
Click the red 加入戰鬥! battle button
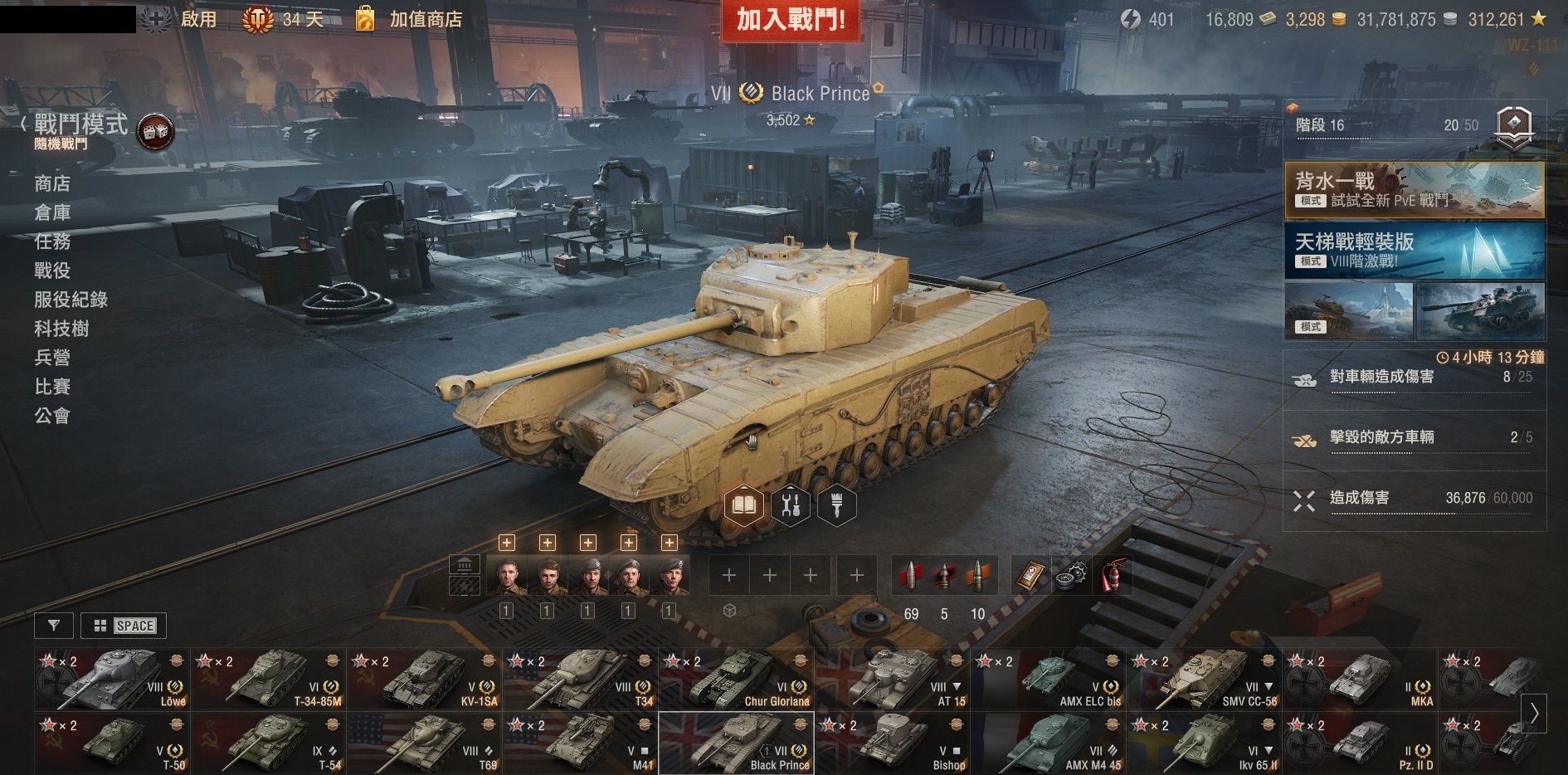790,20
